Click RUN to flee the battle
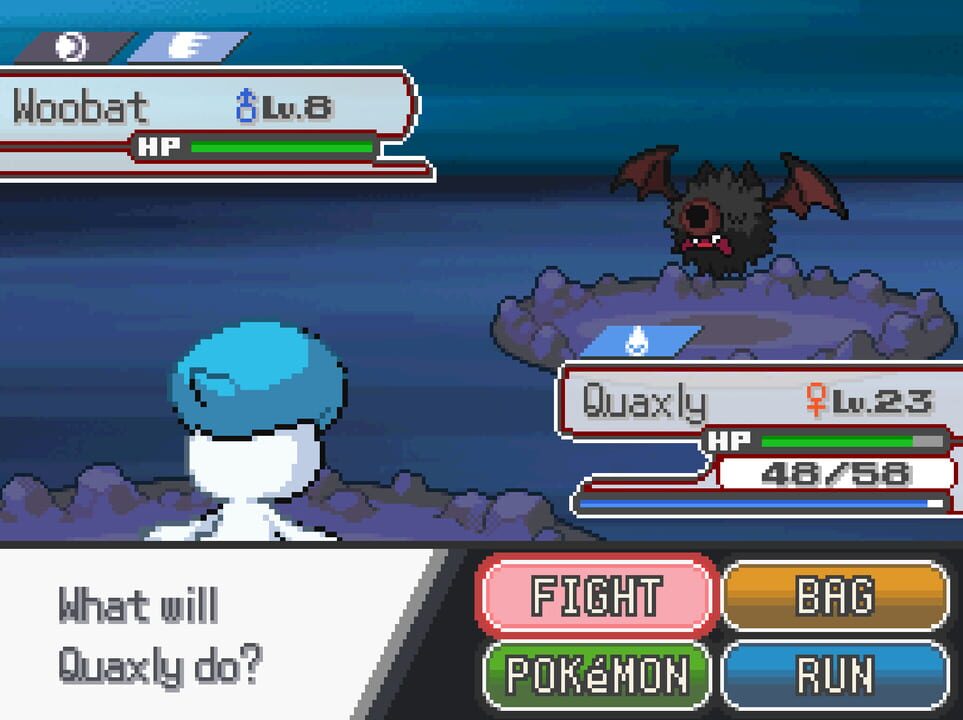The height and width of the screenshot is (720, 963). tap(834, 675)
